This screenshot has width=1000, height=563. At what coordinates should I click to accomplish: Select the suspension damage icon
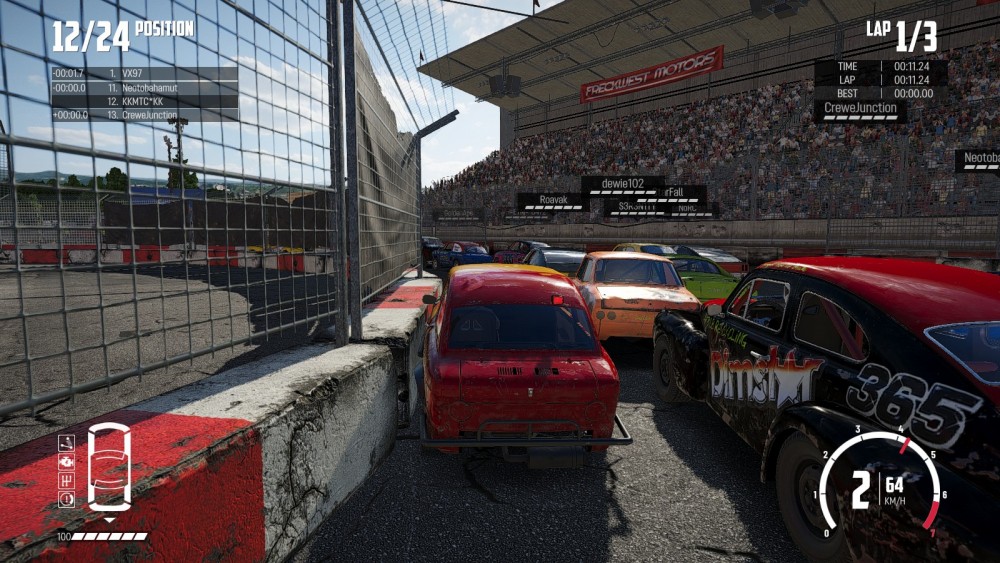[67, 443]
